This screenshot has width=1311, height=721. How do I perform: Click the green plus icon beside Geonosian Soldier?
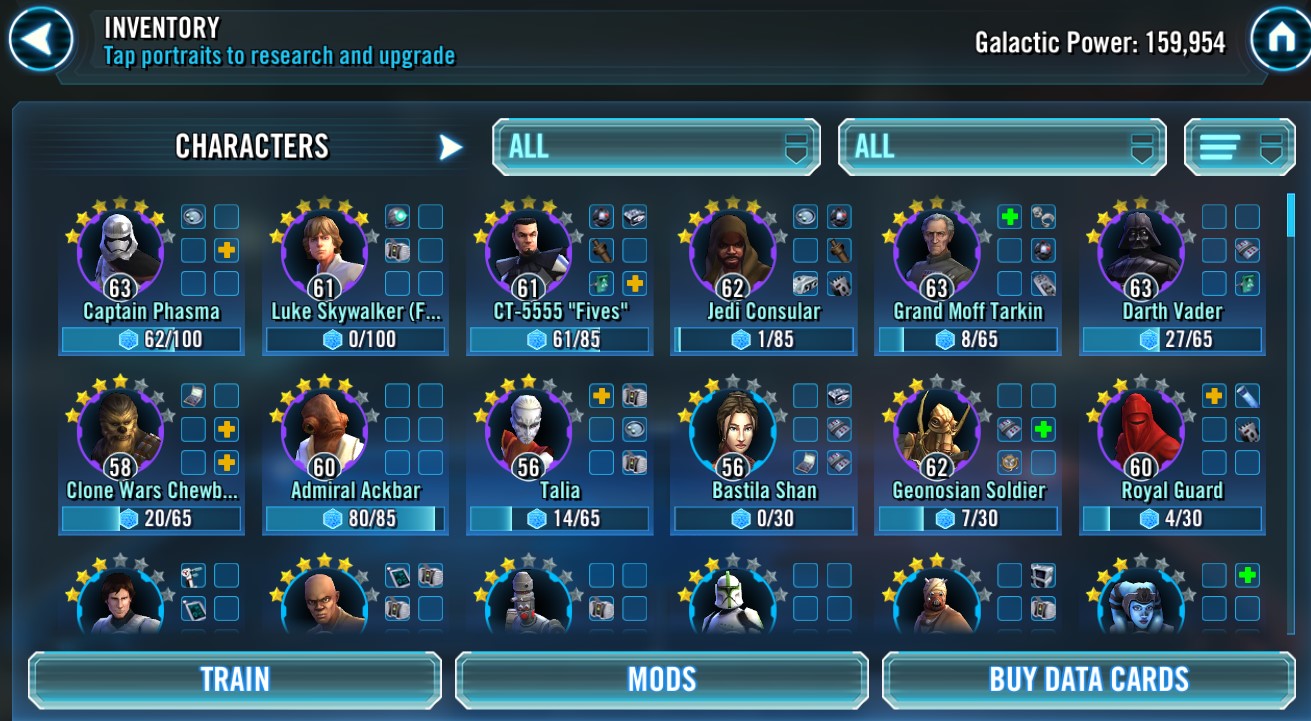[1043, 430]
